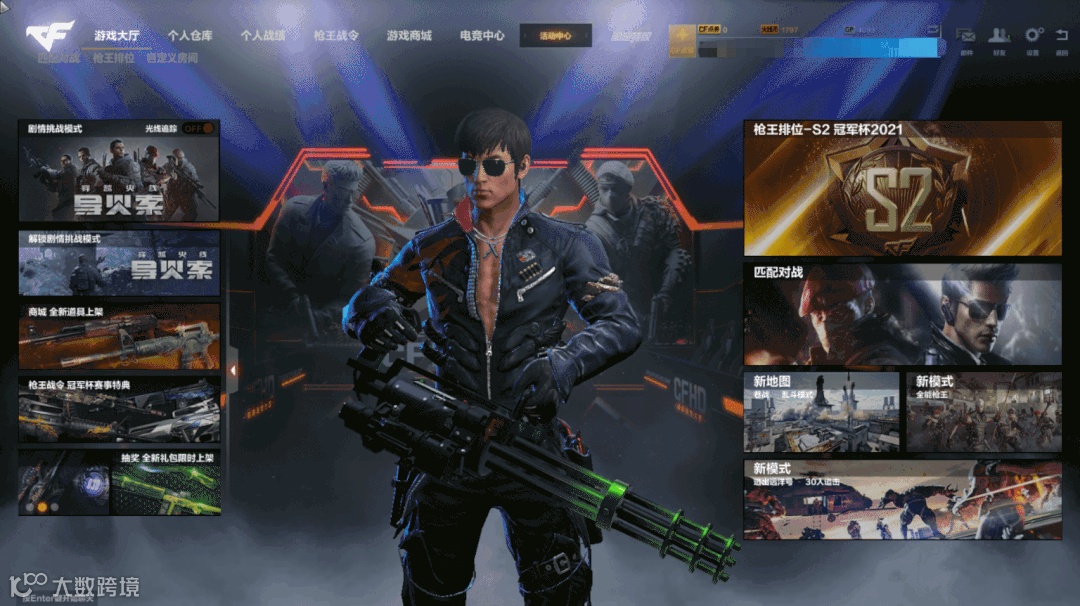Open the settings gear icon

[1033, 37]
